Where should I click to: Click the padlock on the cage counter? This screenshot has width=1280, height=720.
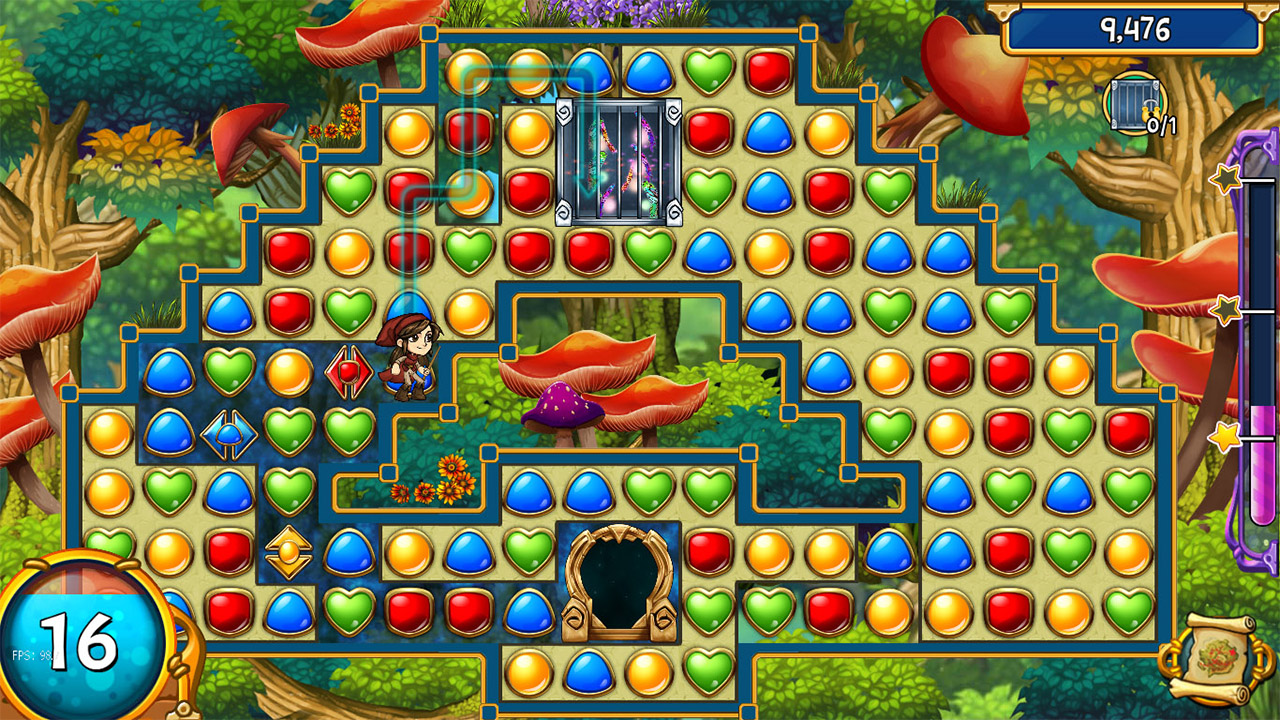[x=1150, y=112]
